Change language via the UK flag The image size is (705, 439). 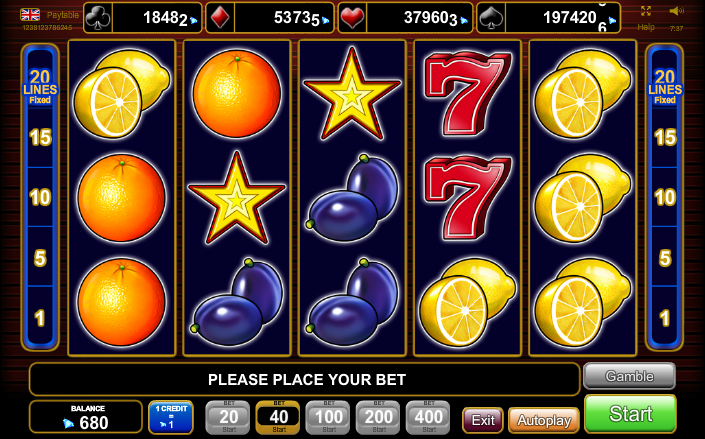(x=31, y=15)
